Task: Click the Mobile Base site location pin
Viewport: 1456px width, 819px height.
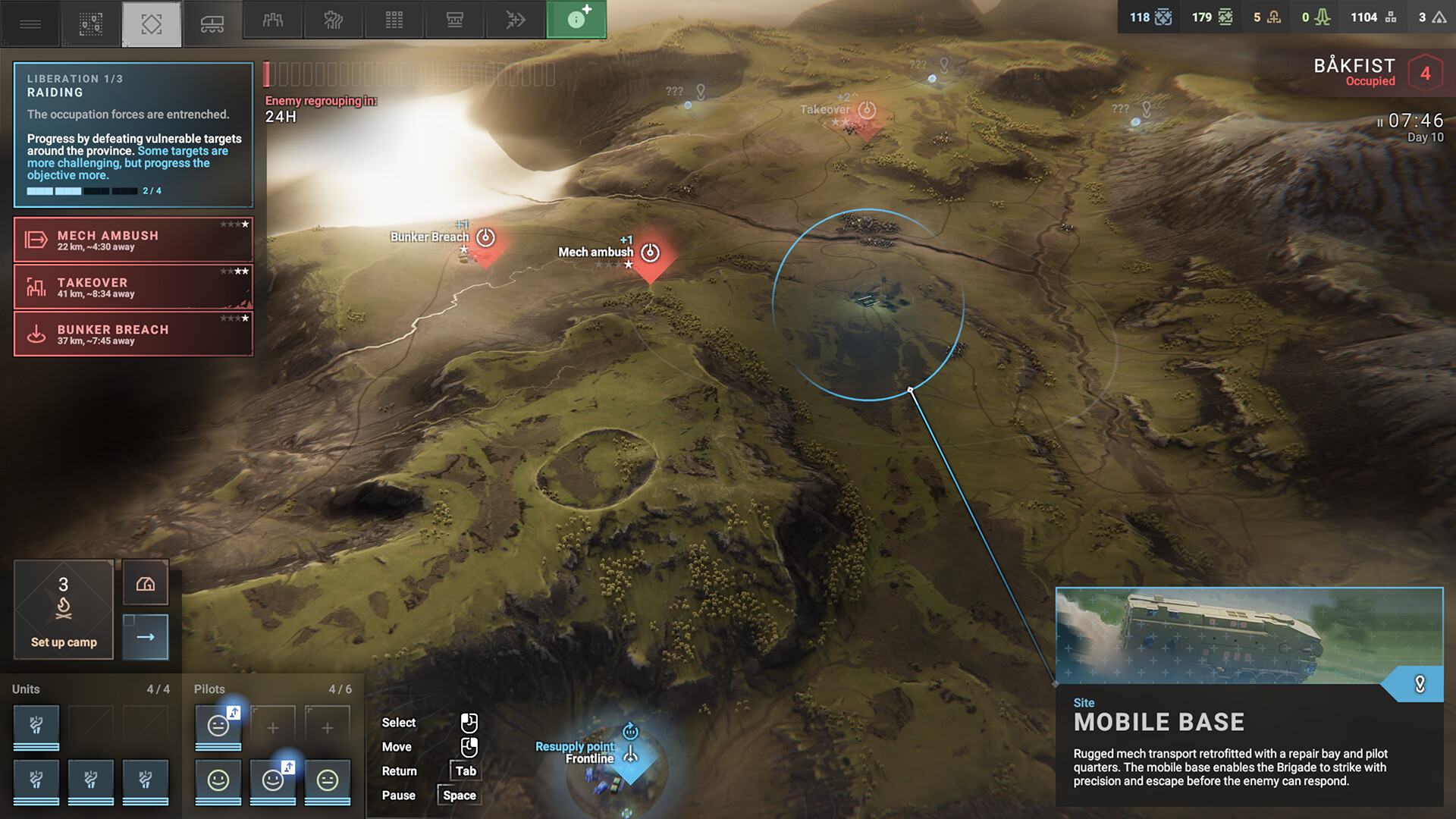Action: [x=1420, y=685]
